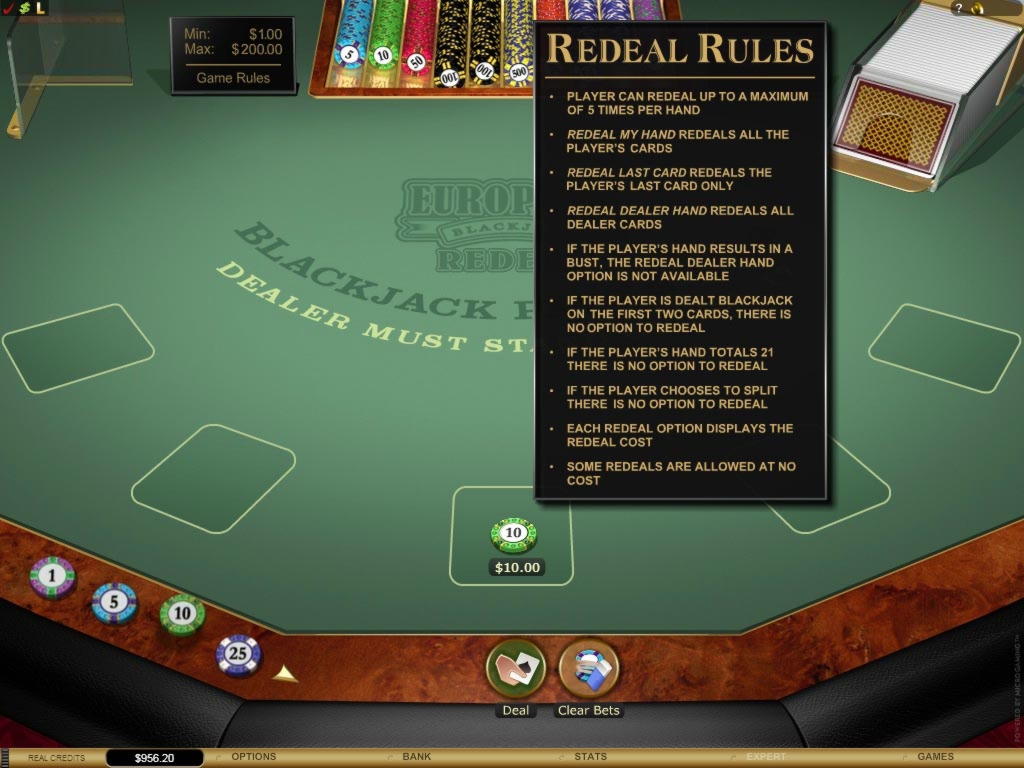Deal the cards
This screenshot has height=768, width=1024.
pyautogui.click(x=515, y=670)
